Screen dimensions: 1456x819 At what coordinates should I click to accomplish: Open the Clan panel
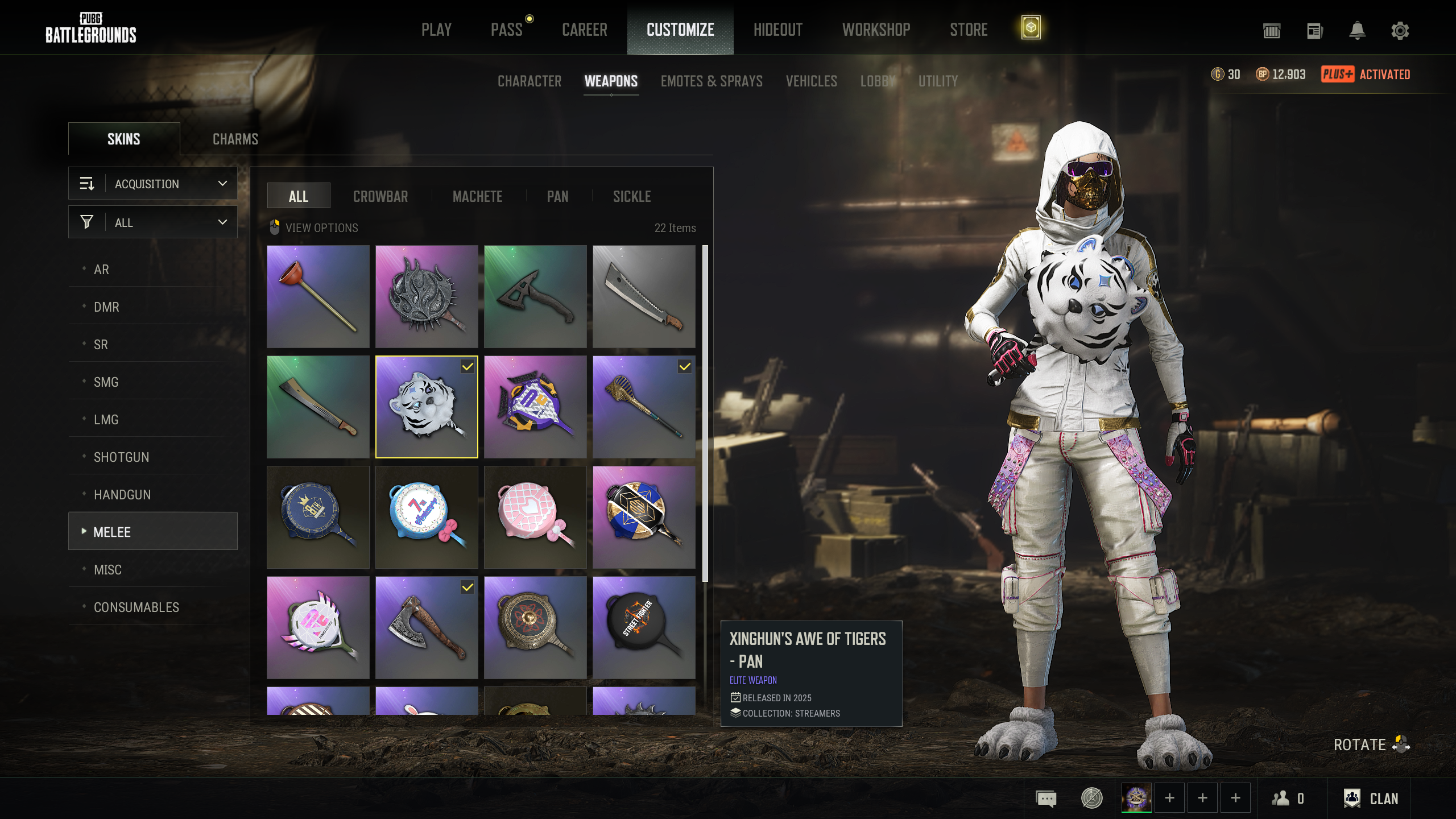pos(1371,799)
